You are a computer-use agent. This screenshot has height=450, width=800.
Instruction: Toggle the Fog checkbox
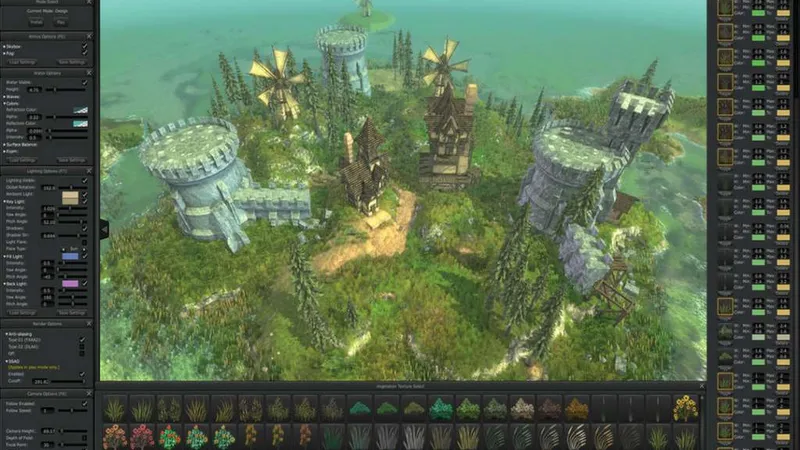coord(84,53)
